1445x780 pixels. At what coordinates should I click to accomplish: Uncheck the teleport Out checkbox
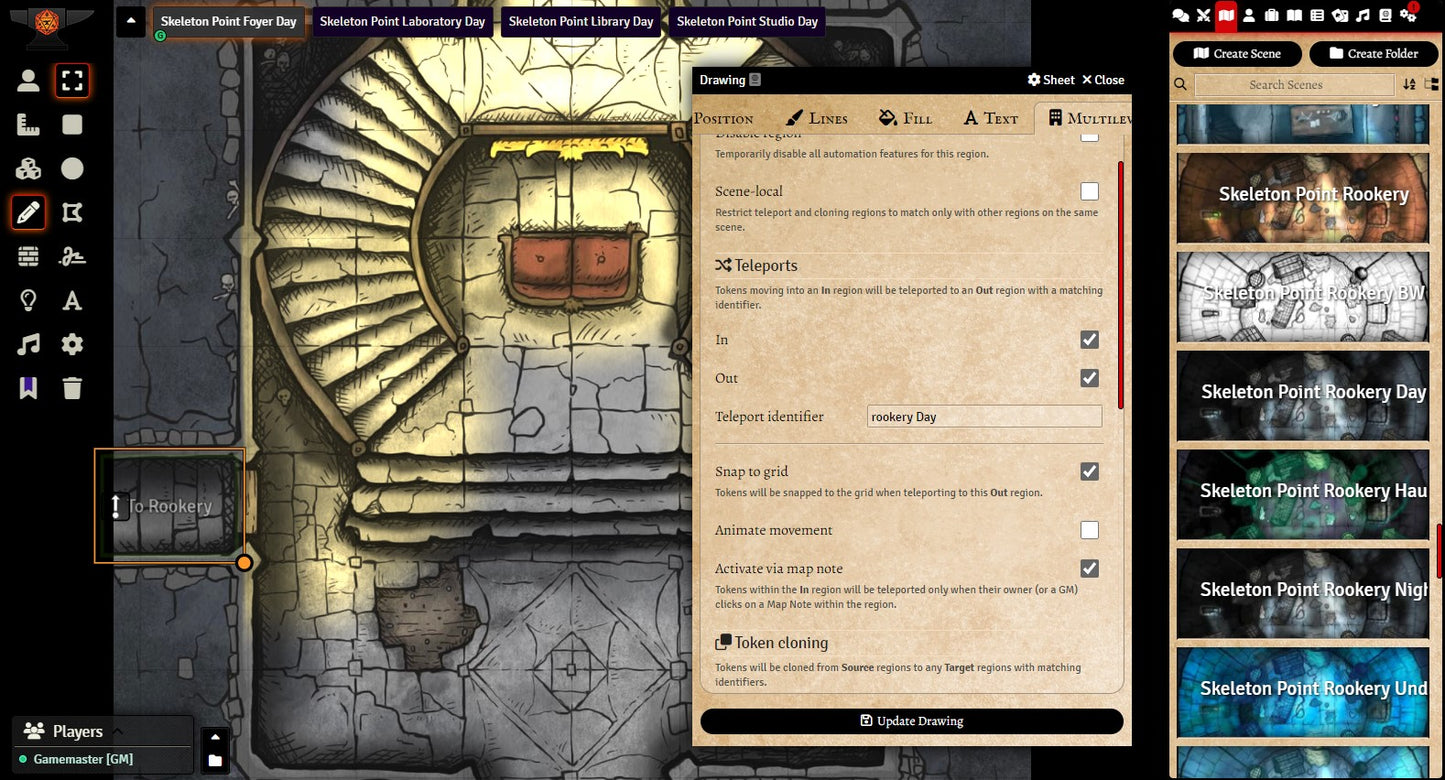tap(1089, 378)
